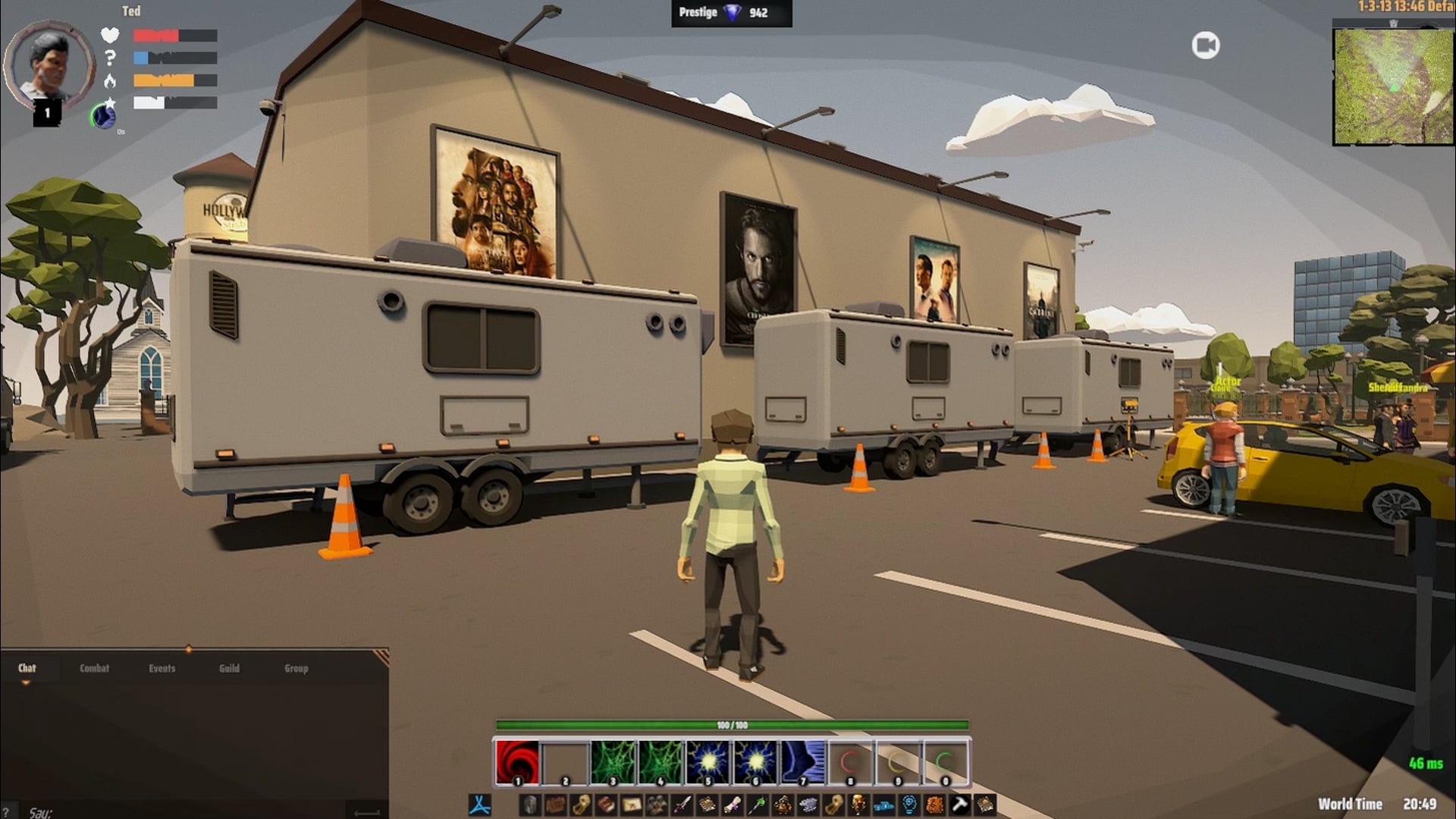Open the Events tab
Viewport: 1456px width, 819px height.
tap(162, 668)
